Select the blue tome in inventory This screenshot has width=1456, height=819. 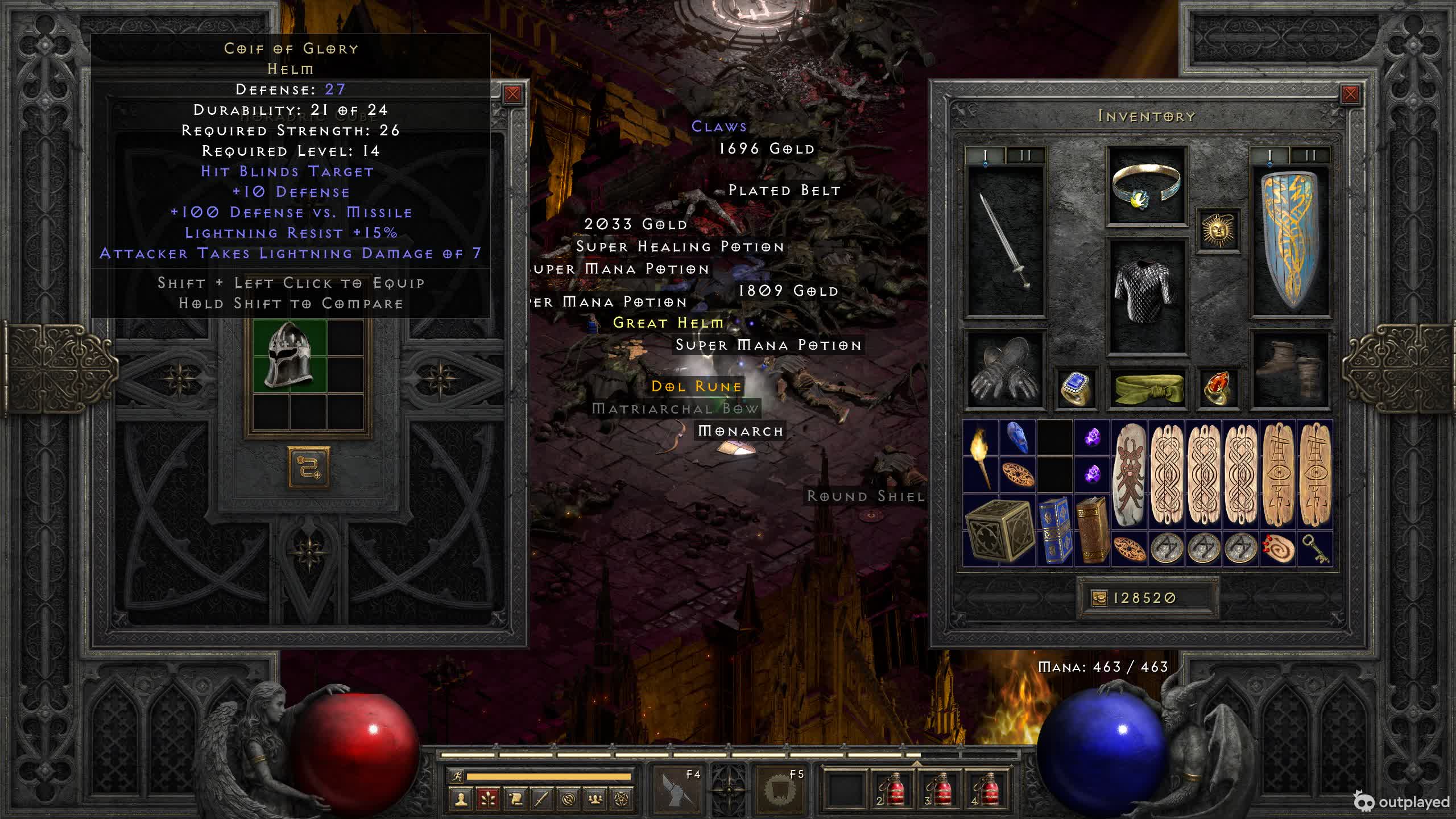coord(1054,531)
